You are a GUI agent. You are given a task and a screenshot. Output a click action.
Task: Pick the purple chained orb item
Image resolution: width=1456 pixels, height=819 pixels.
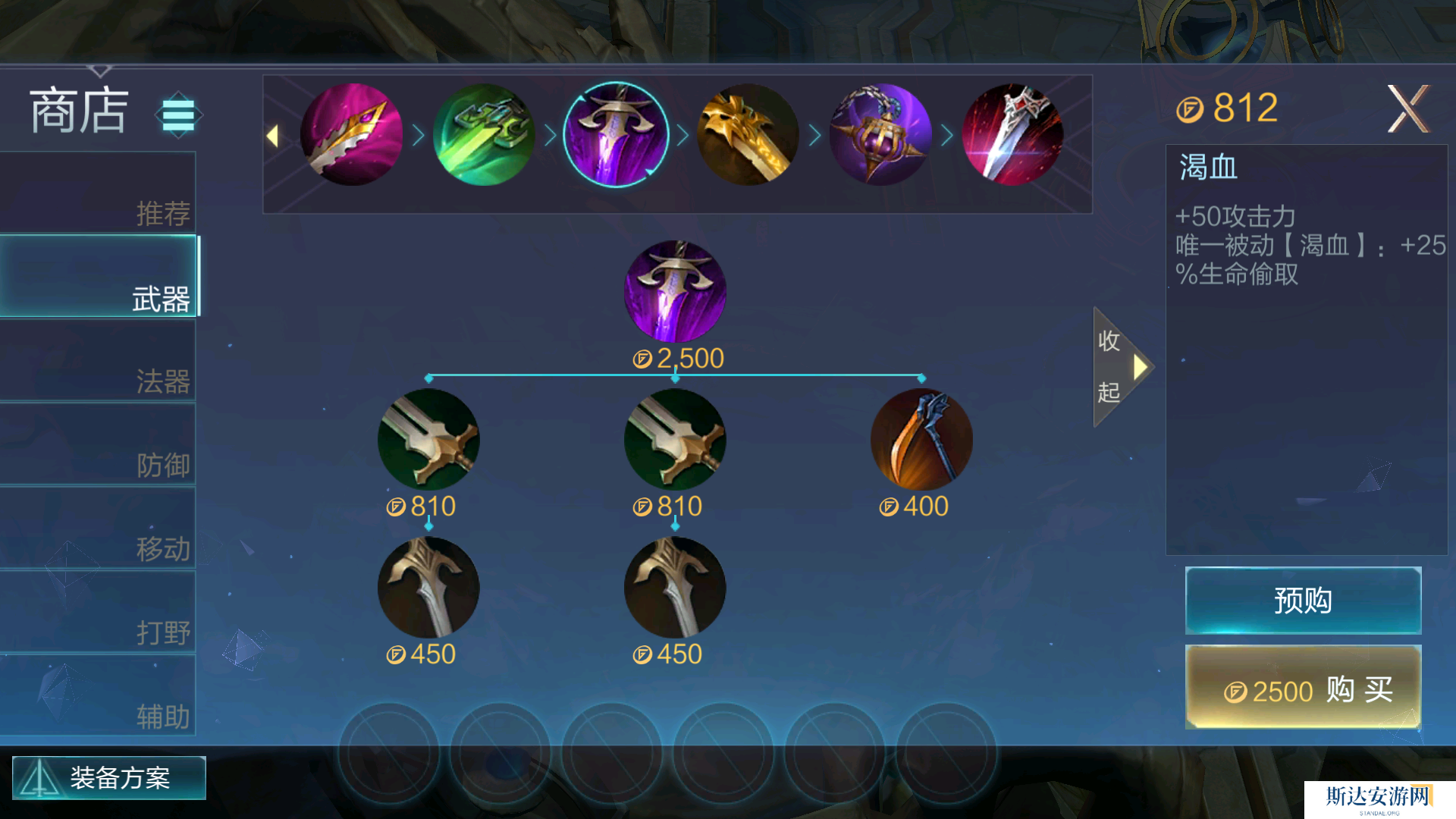point(880,135)
